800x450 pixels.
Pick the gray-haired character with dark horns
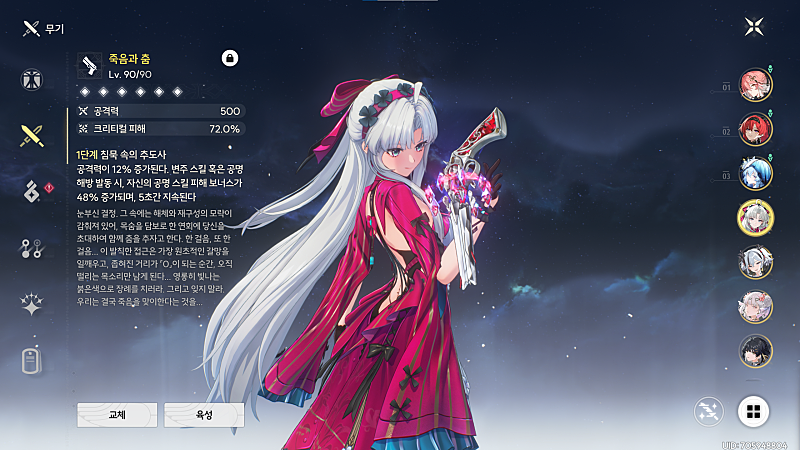[755, 262]
